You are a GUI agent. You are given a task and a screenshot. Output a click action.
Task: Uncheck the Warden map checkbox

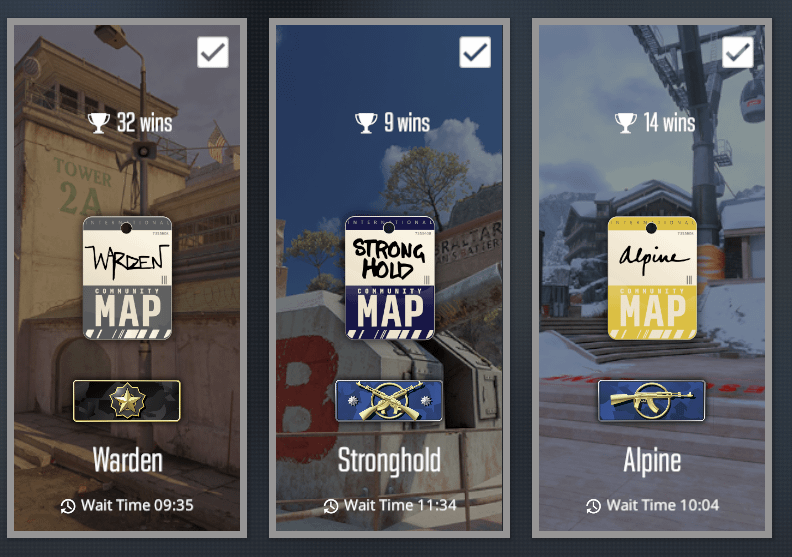coord(213,52)
